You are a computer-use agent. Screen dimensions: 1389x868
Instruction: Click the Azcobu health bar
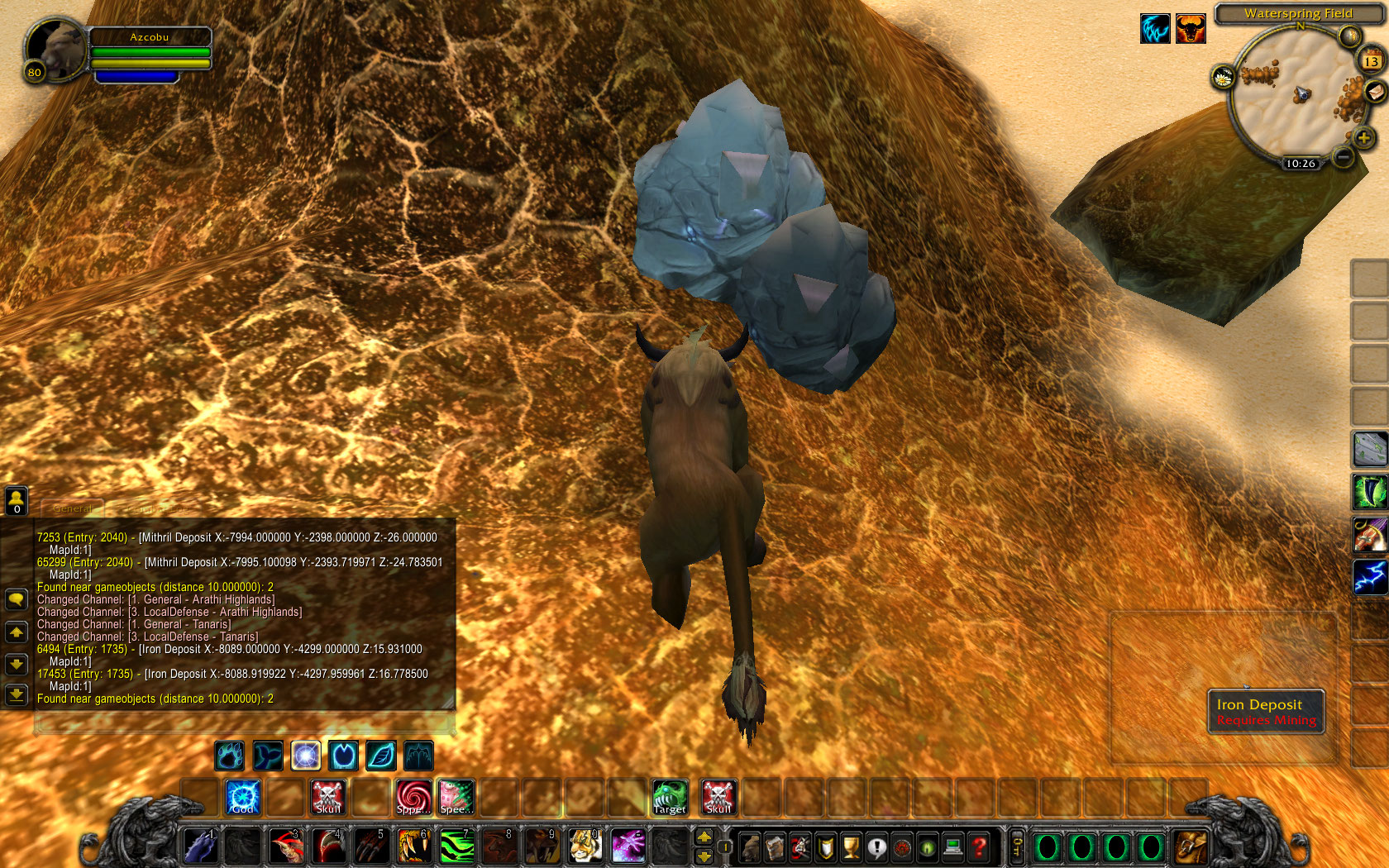[x=151, y=52]
